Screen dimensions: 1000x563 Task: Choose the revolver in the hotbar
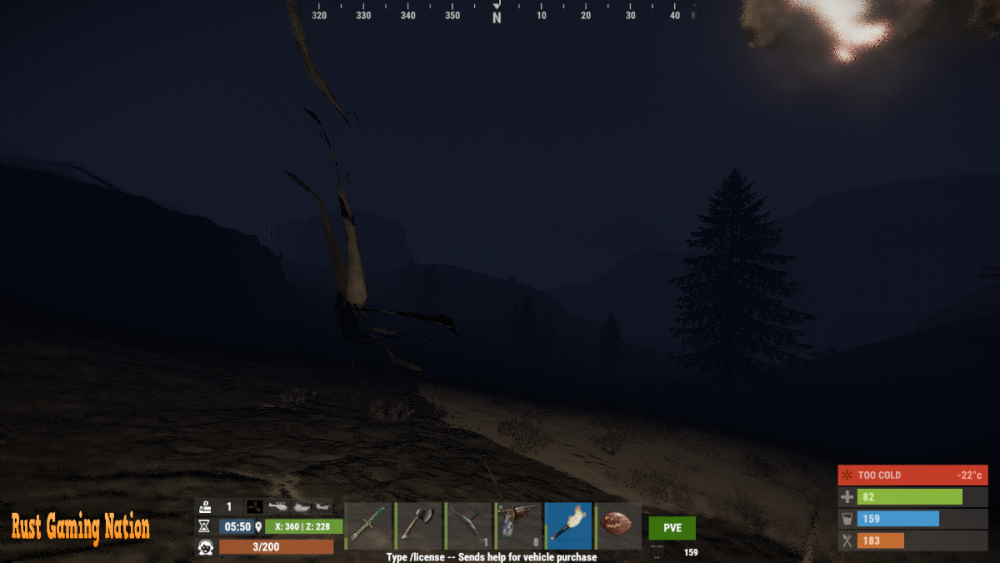point(519,526)
